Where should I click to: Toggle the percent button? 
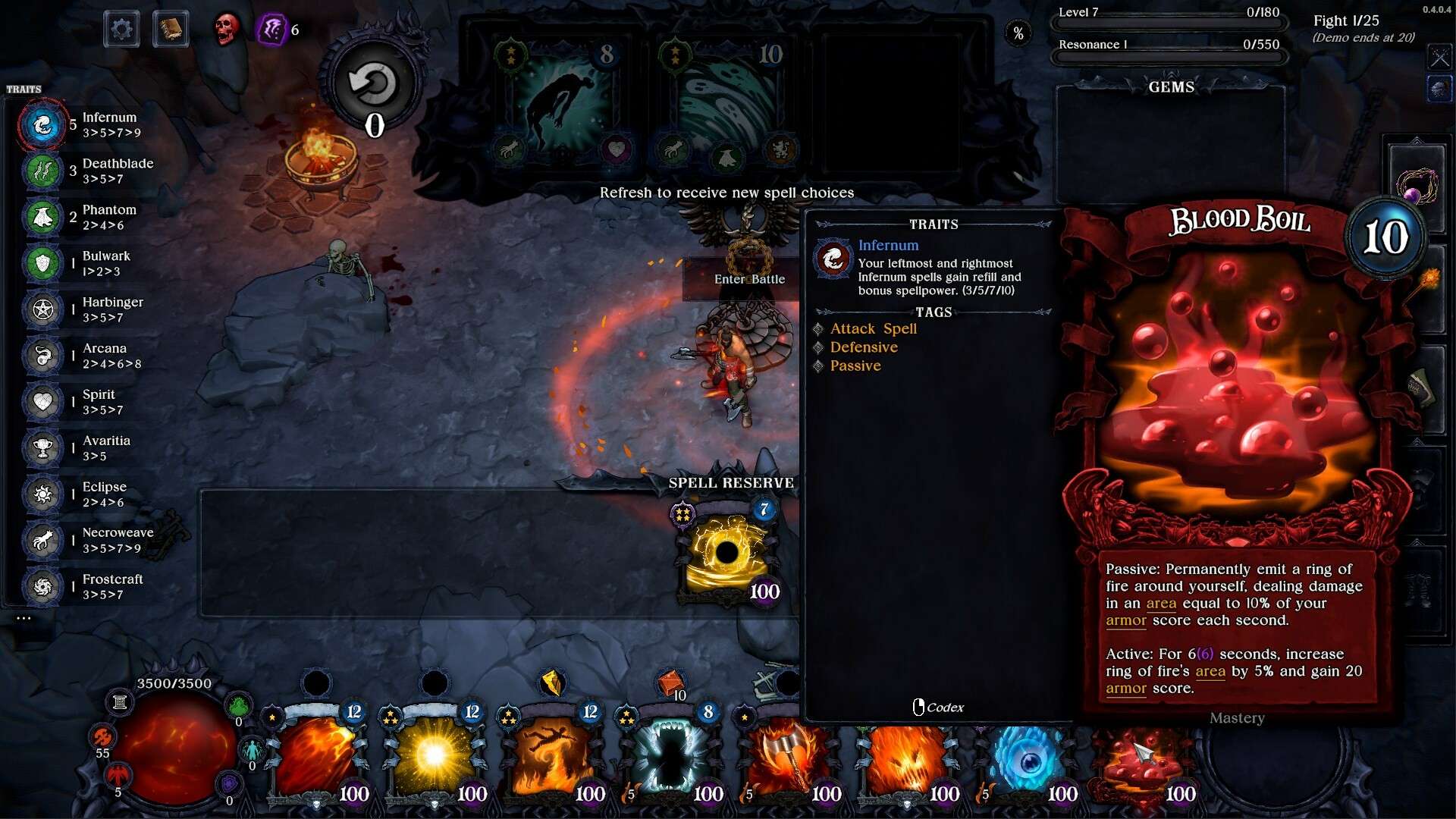pyautogui.click(x=1018, y=33)
